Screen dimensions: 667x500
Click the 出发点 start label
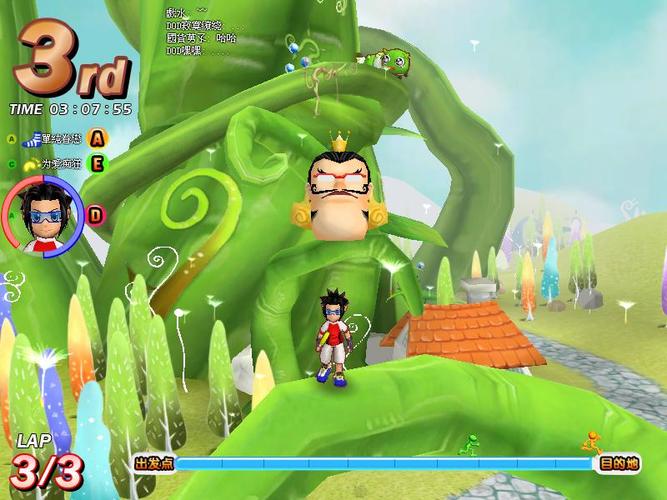pos(154,464)
